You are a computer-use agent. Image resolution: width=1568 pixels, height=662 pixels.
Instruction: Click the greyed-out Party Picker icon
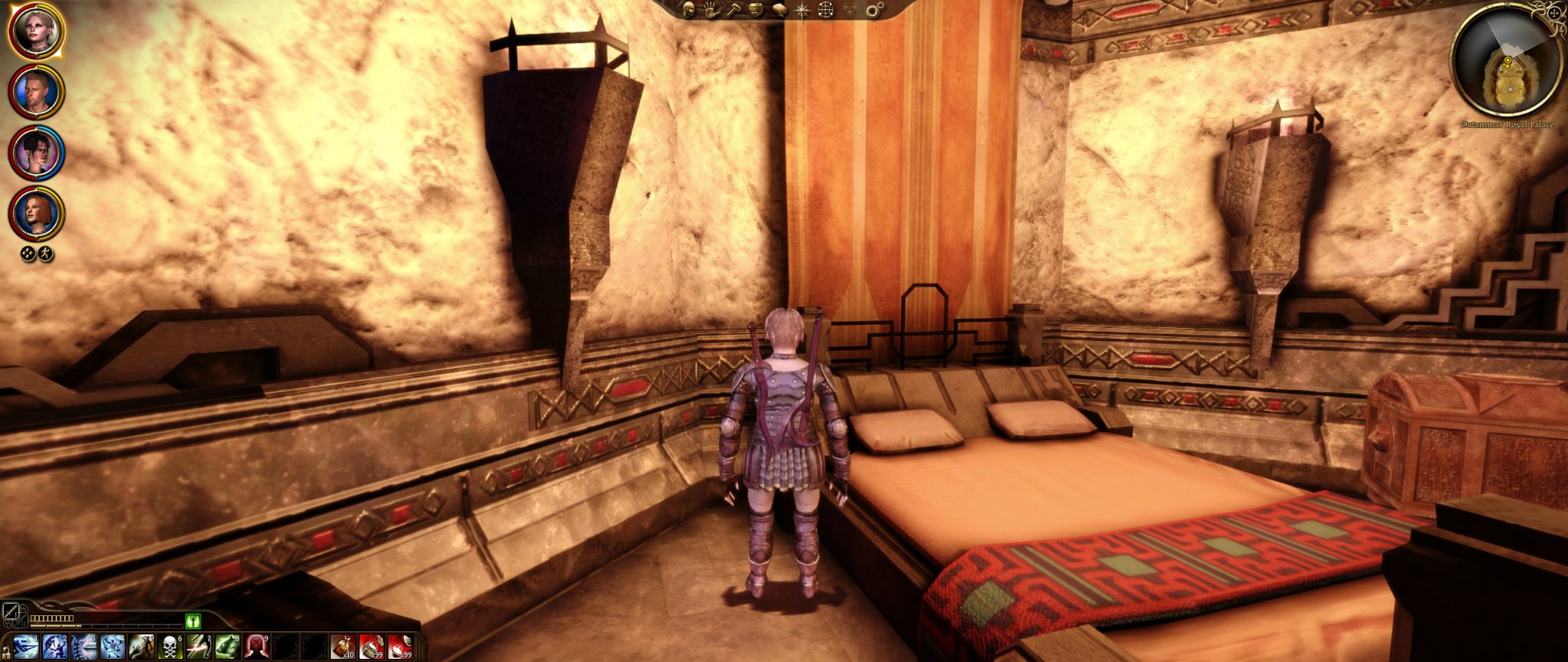click(x=848, y=10)
